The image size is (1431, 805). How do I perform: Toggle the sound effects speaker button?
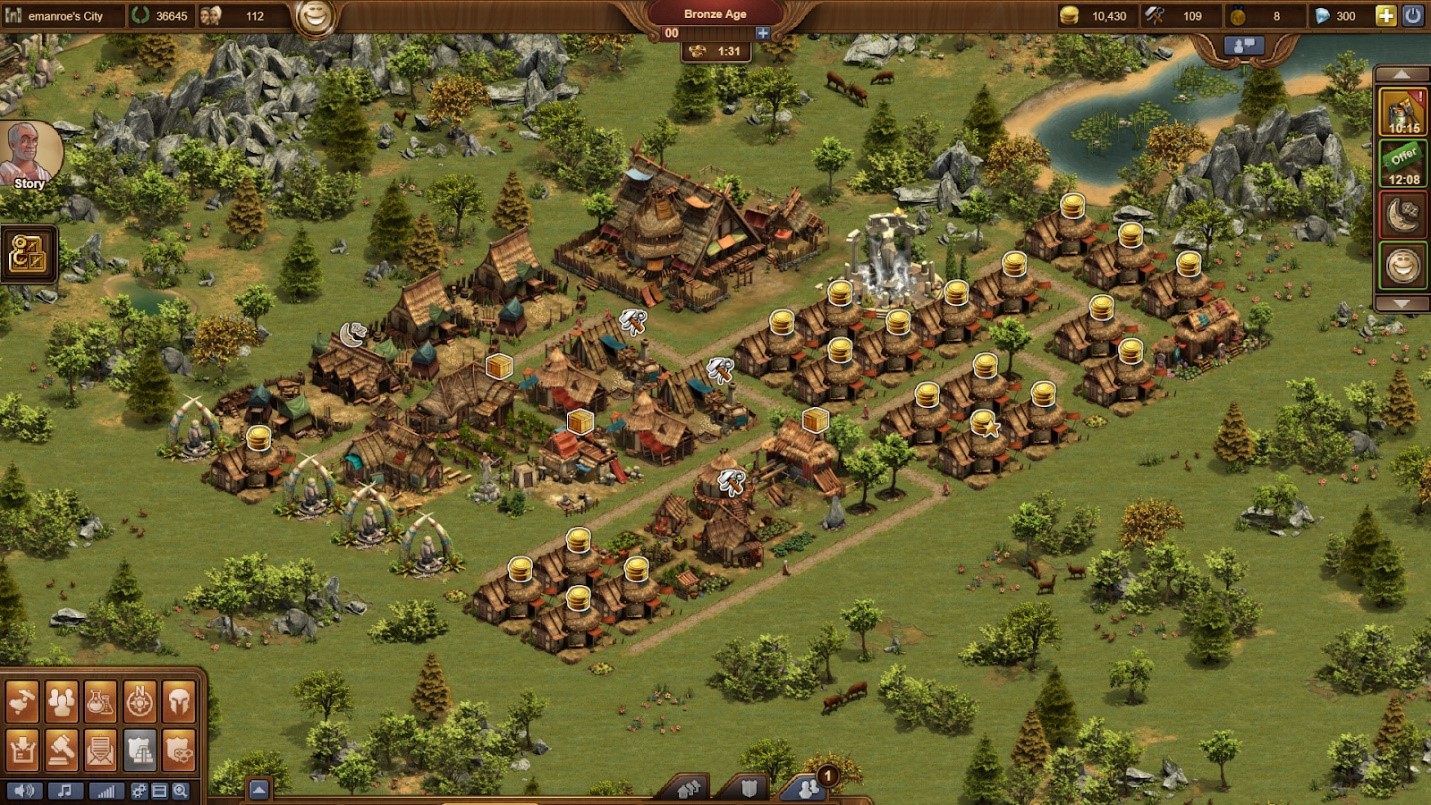(x=23, y=791)
